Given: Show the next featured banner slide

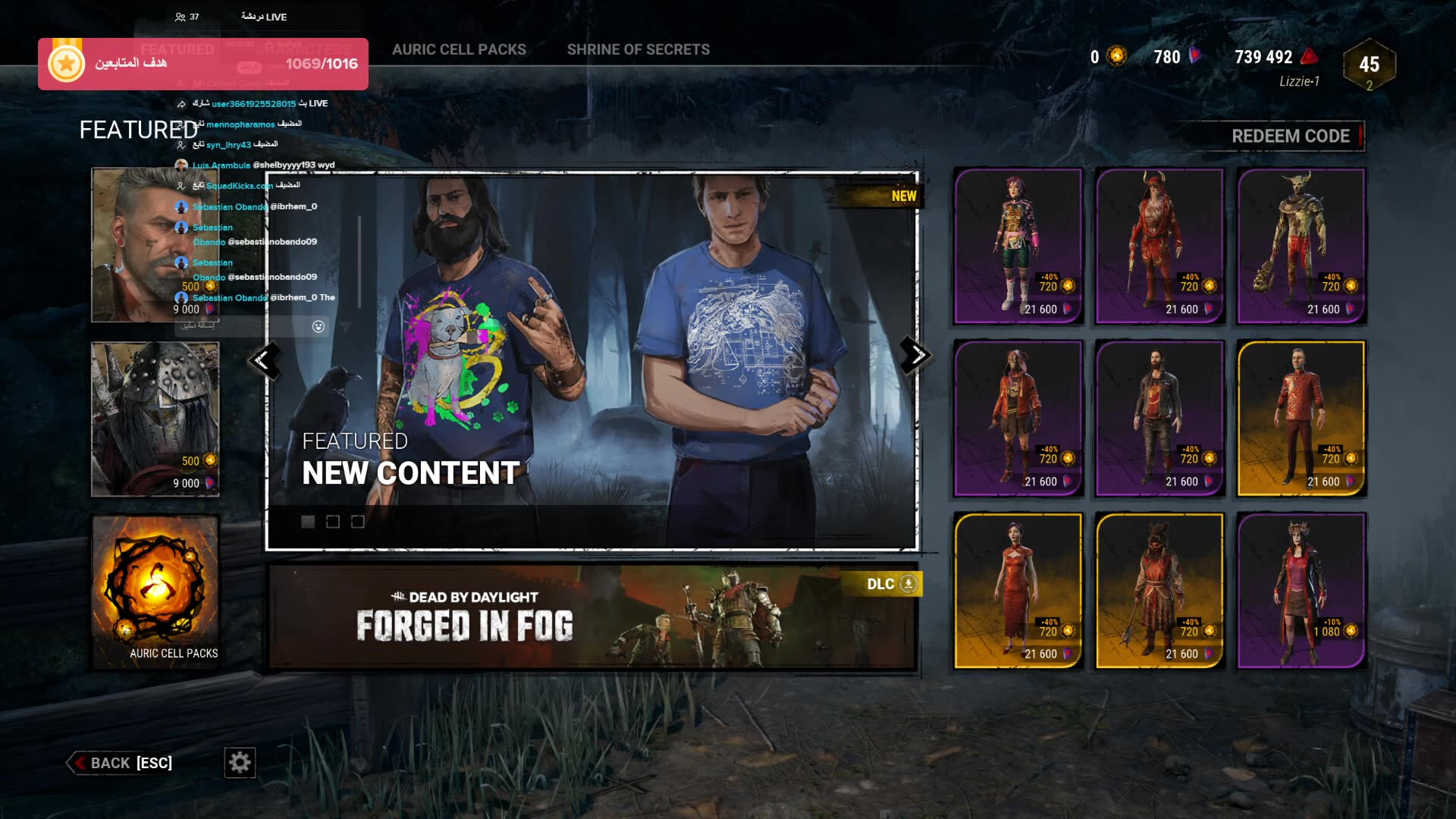Looking at the screenshot, I should (915, 355).
